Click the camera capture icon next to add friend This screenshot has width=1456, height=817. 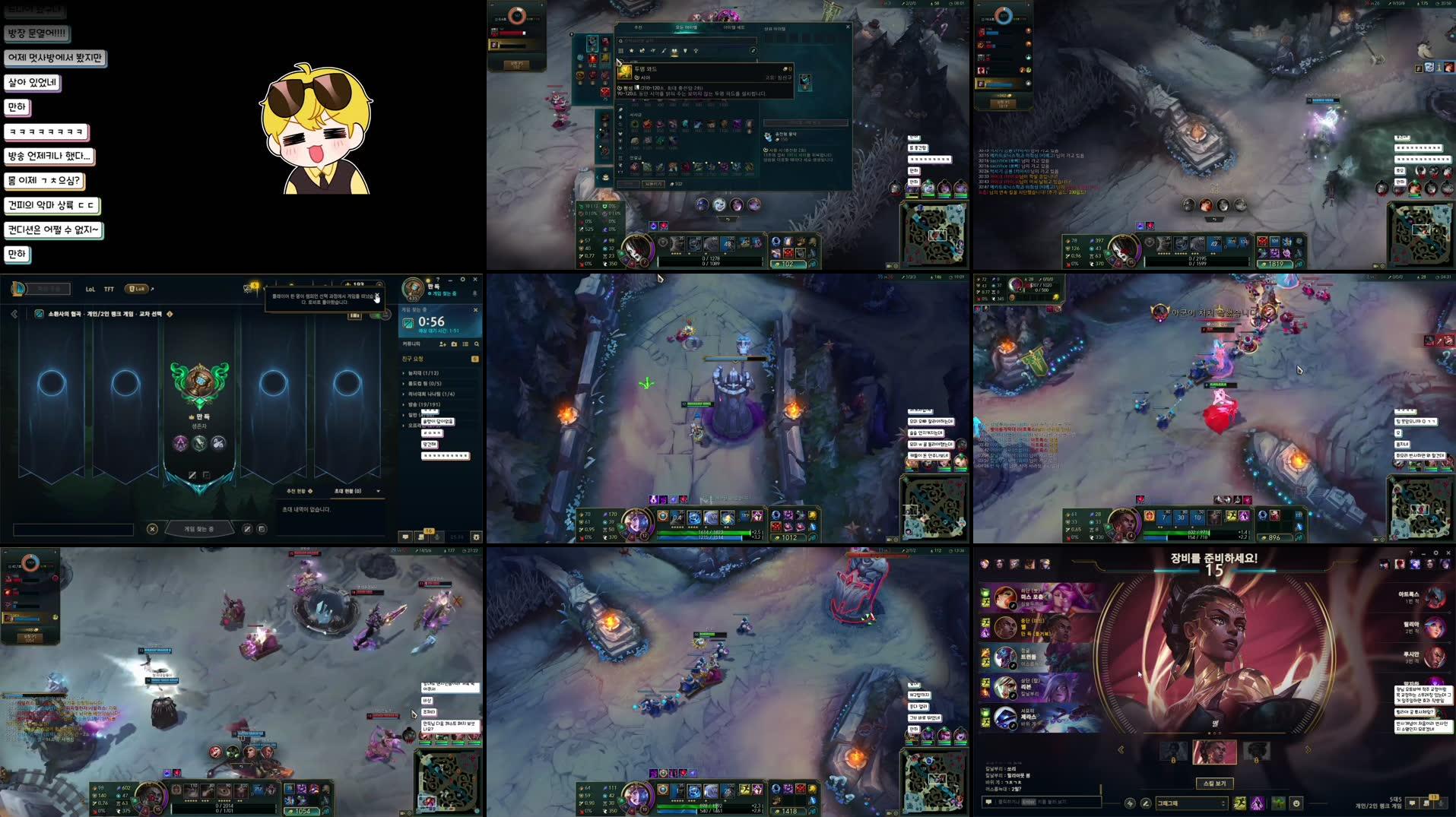pyautogui.click(x=455, y=344)
